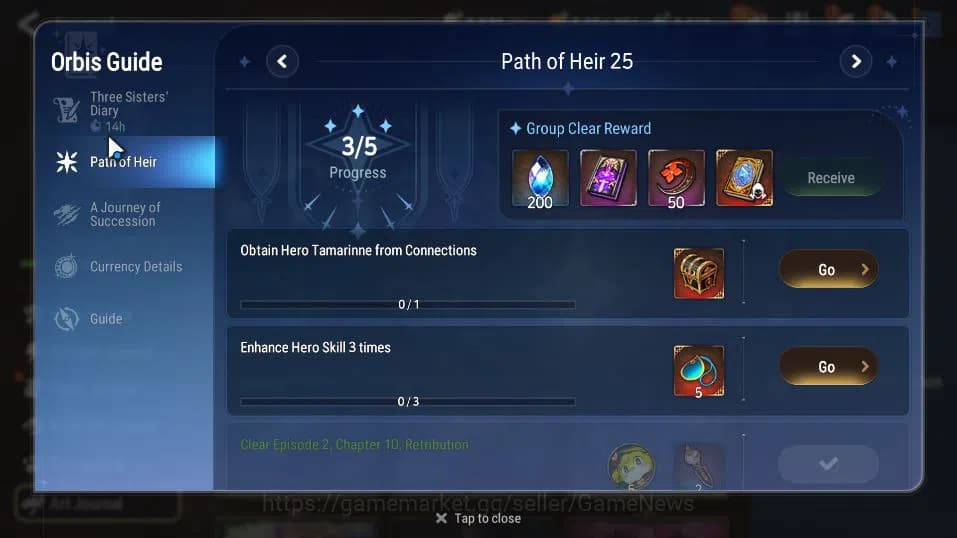Claim the Group Clear Reward with Receive
Viewport: 957px width, 538px height.
(830, 178)
